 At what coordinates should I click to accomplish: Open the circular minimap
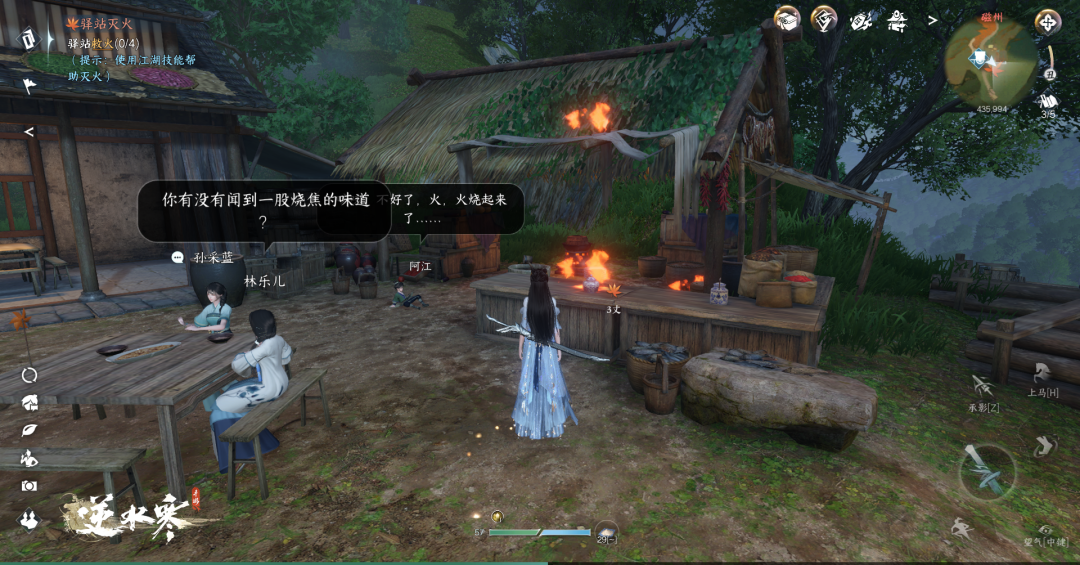pos(990,63)
